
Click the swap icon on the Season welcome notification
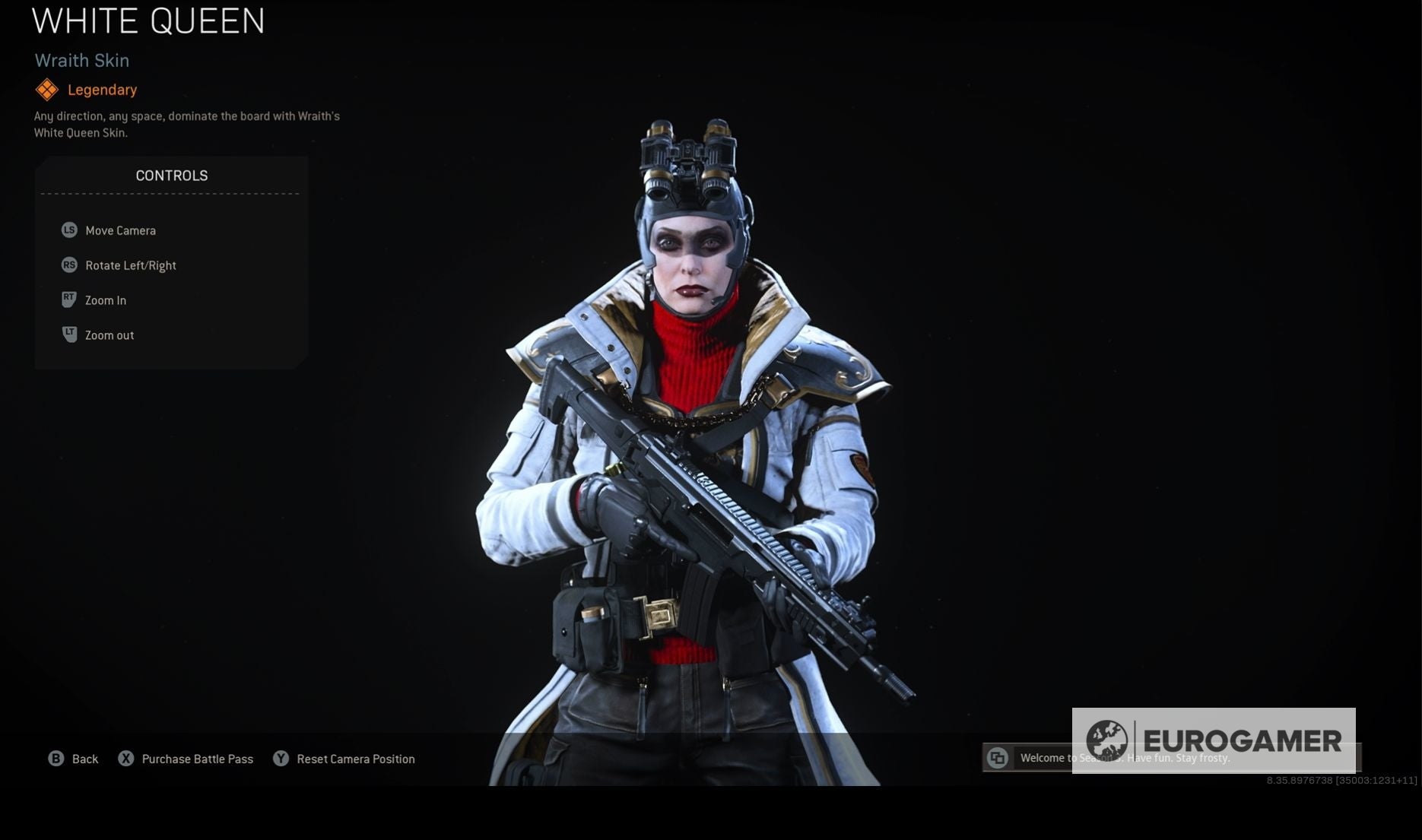(997, 758)
